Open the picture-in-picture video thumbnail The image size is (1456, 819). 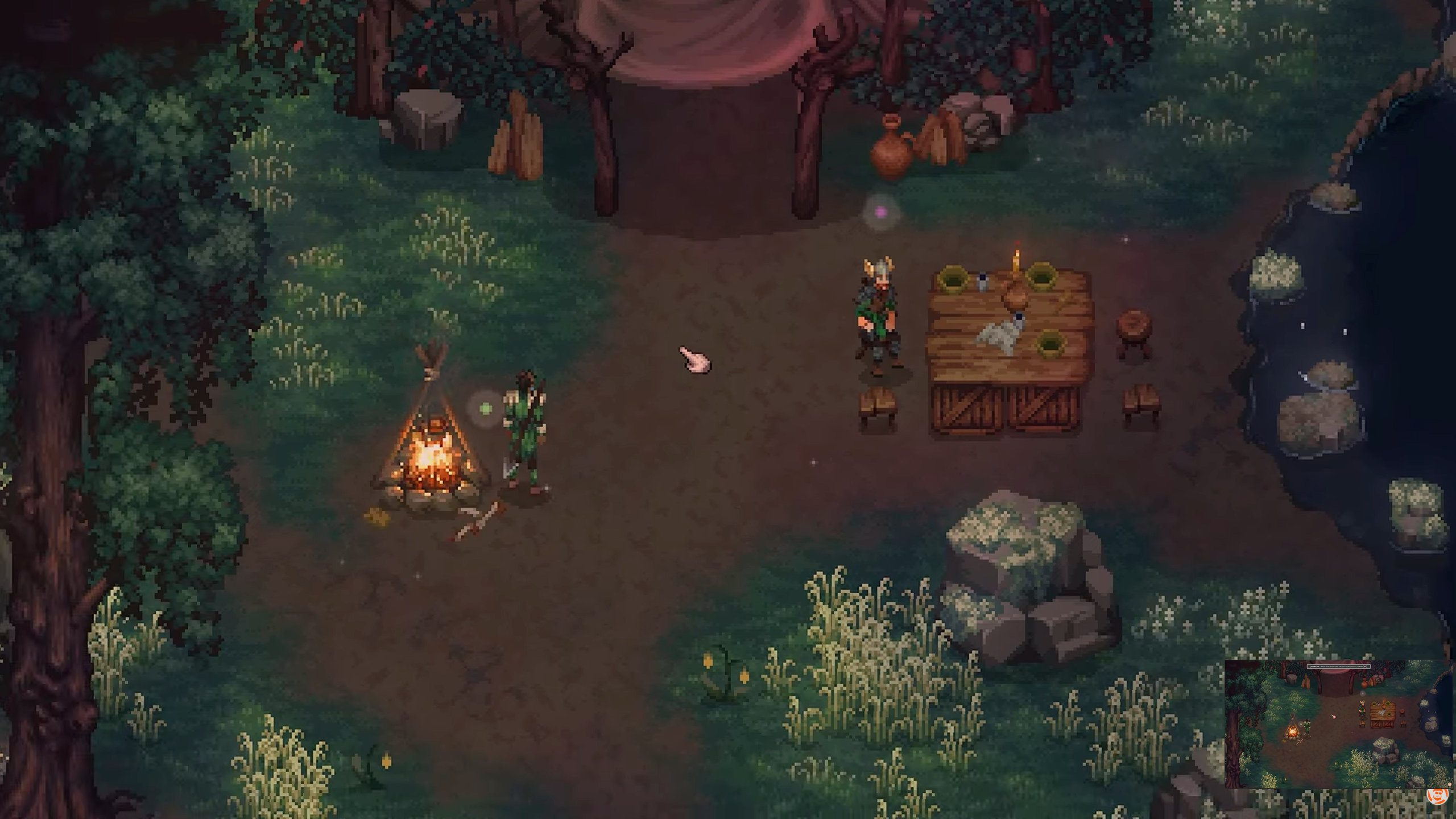click(x=1338, y=723)
